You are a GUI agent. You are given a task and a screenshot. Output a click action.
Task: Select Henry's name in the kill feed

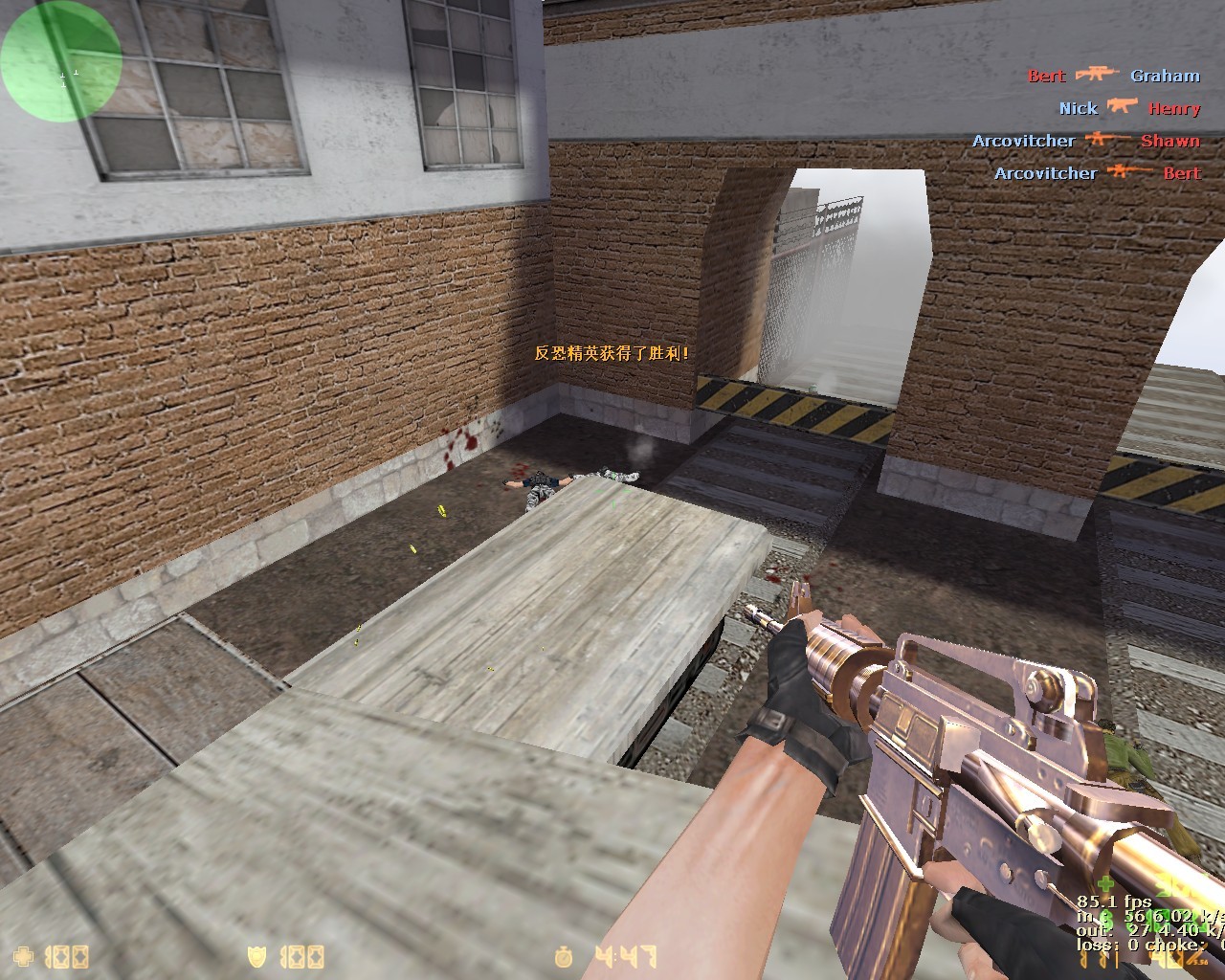click(1175, 108)
